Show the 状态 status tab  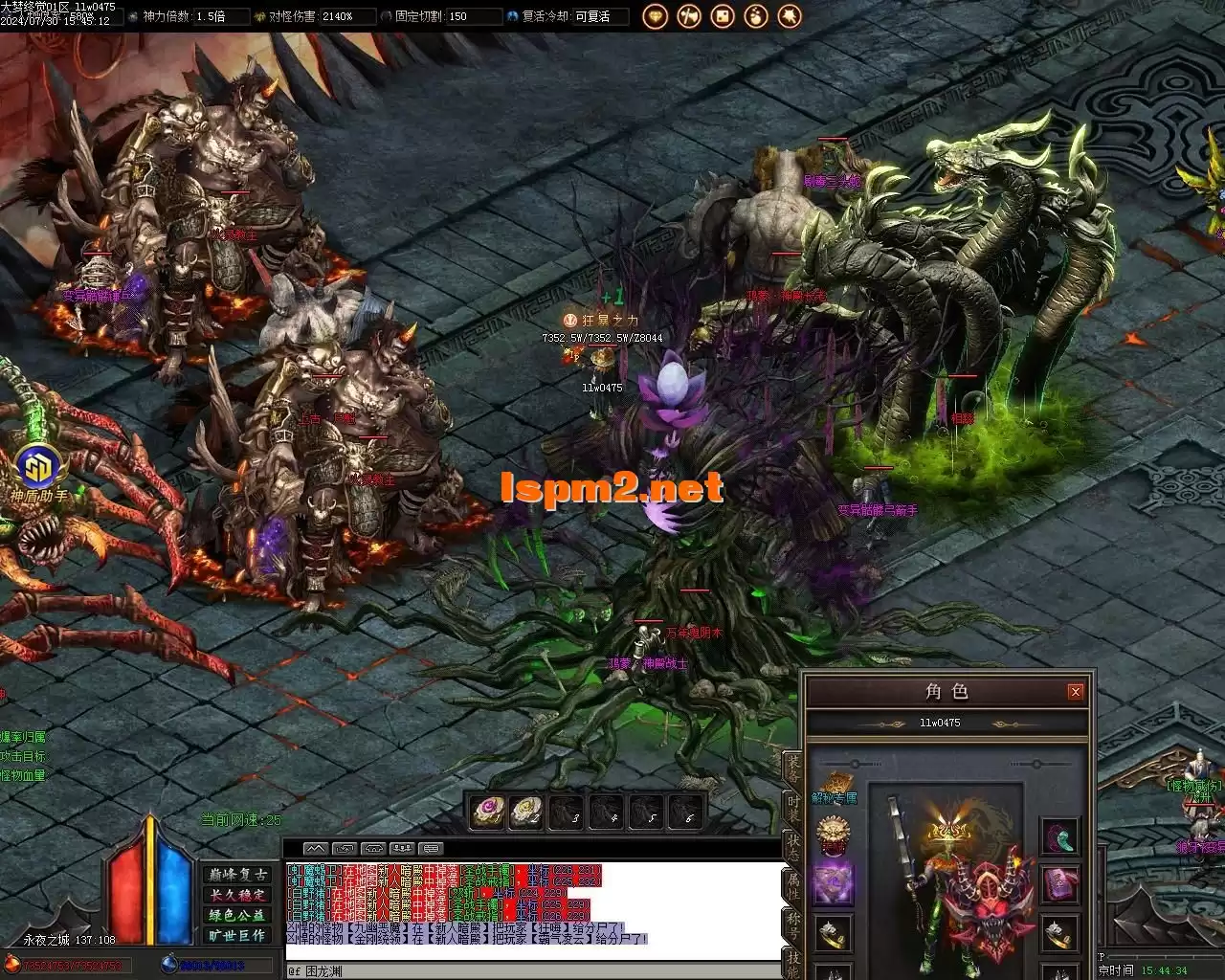pos(792,848)
